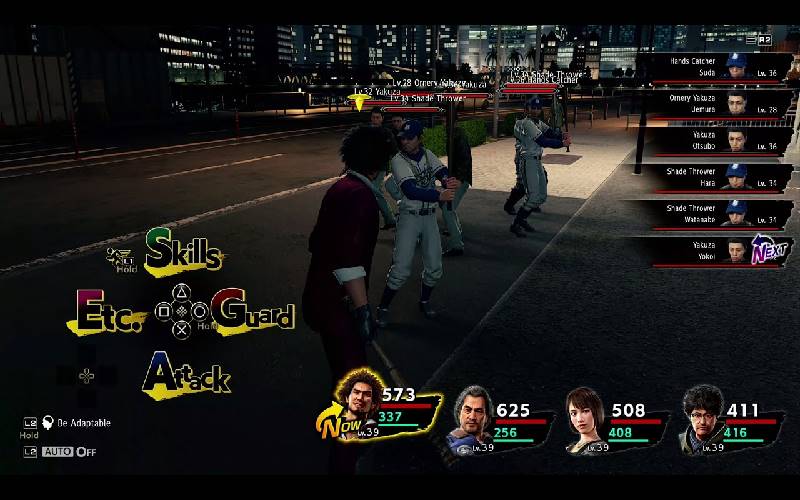Select the Attack command
The image size is (800, 500).
(186, 373)
